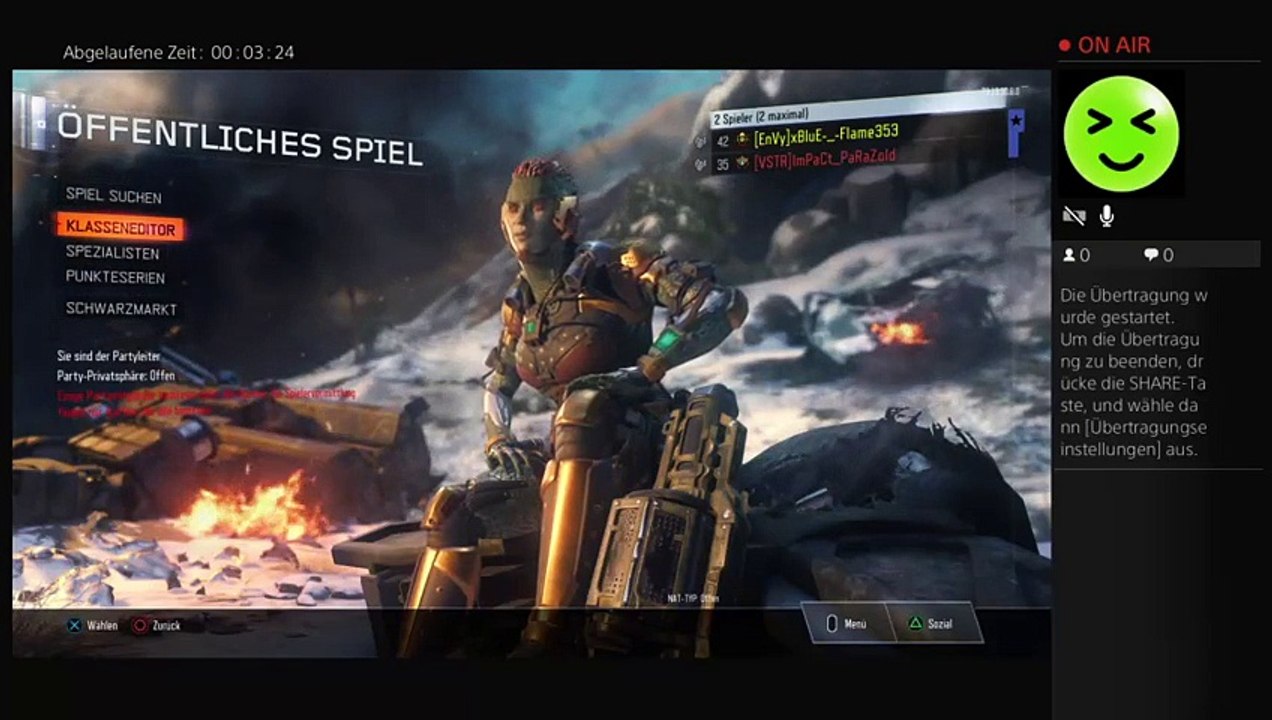
Task: Select Spiel Suchen menu entry
Action: (x=113, y=197)
